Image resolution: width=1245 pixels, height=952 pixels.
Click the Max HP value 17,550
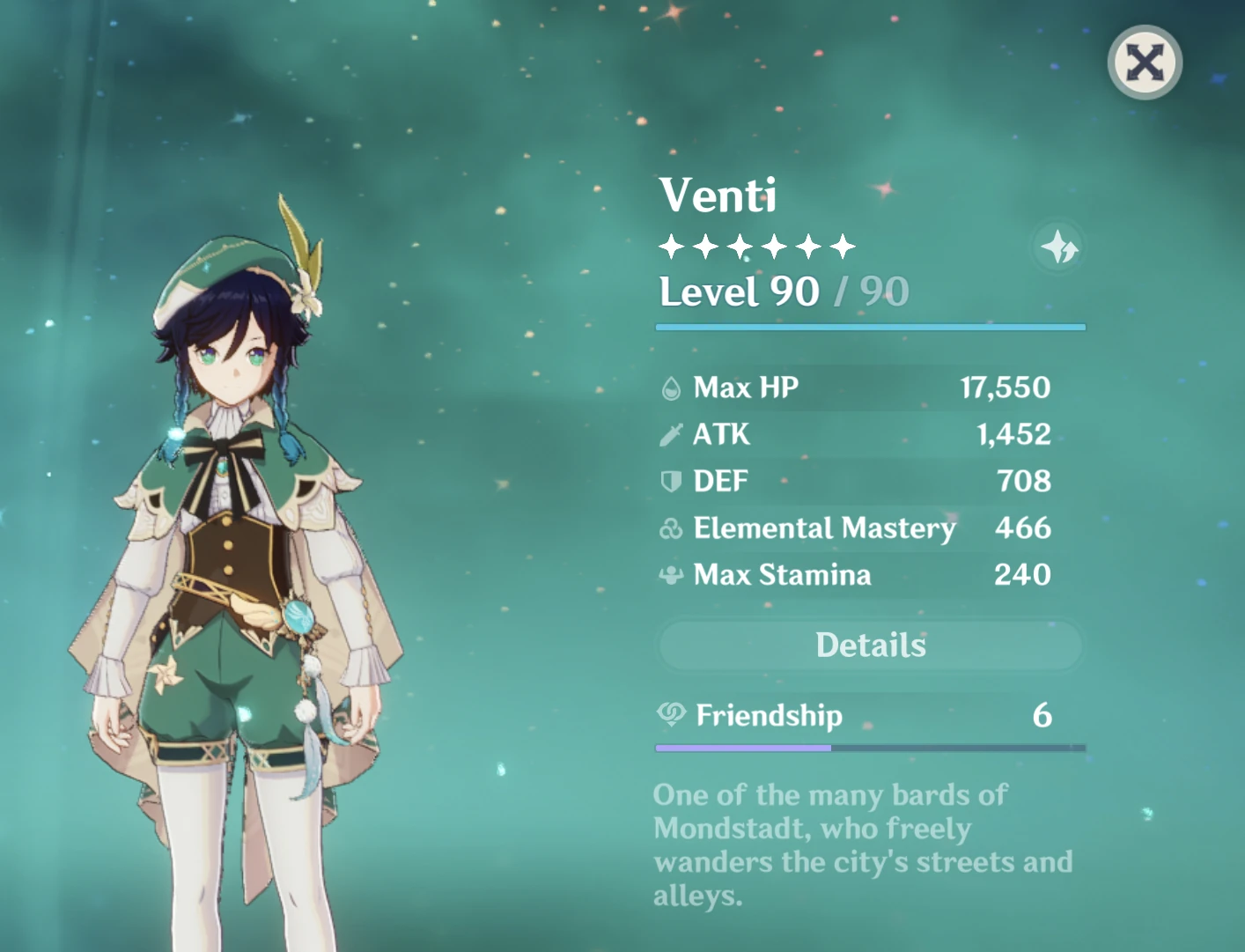(x=1005, y=387)
